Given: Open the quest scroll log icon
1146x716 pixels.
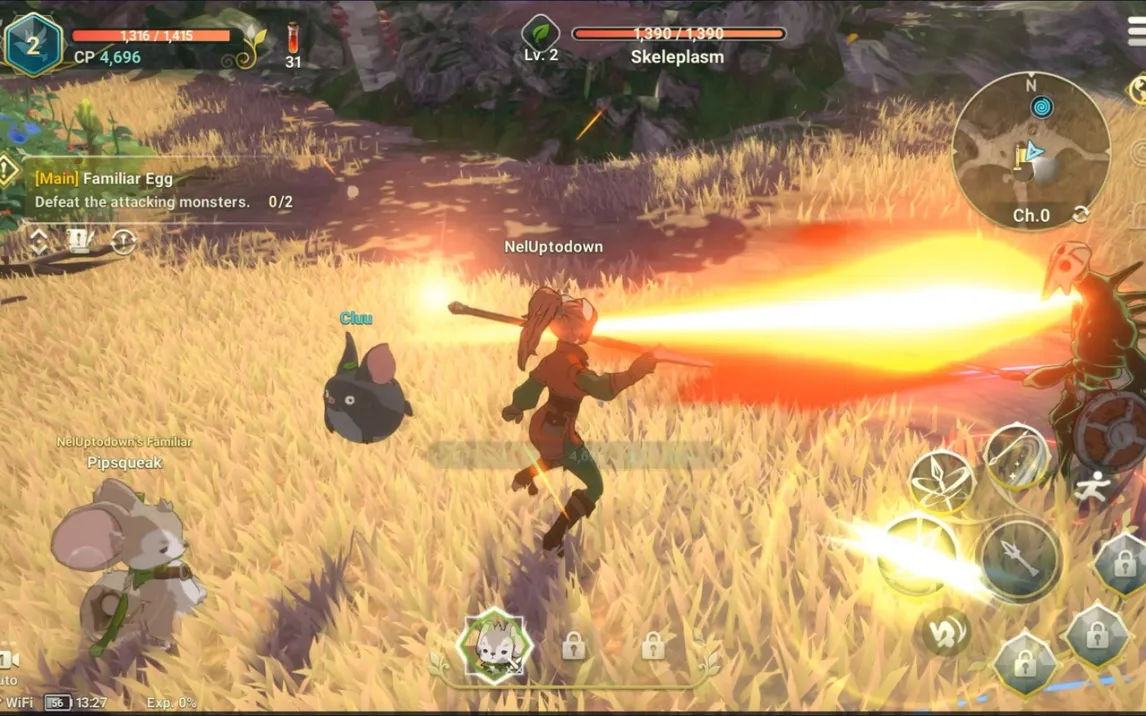Looking at the screenshot, I should 80,241.
